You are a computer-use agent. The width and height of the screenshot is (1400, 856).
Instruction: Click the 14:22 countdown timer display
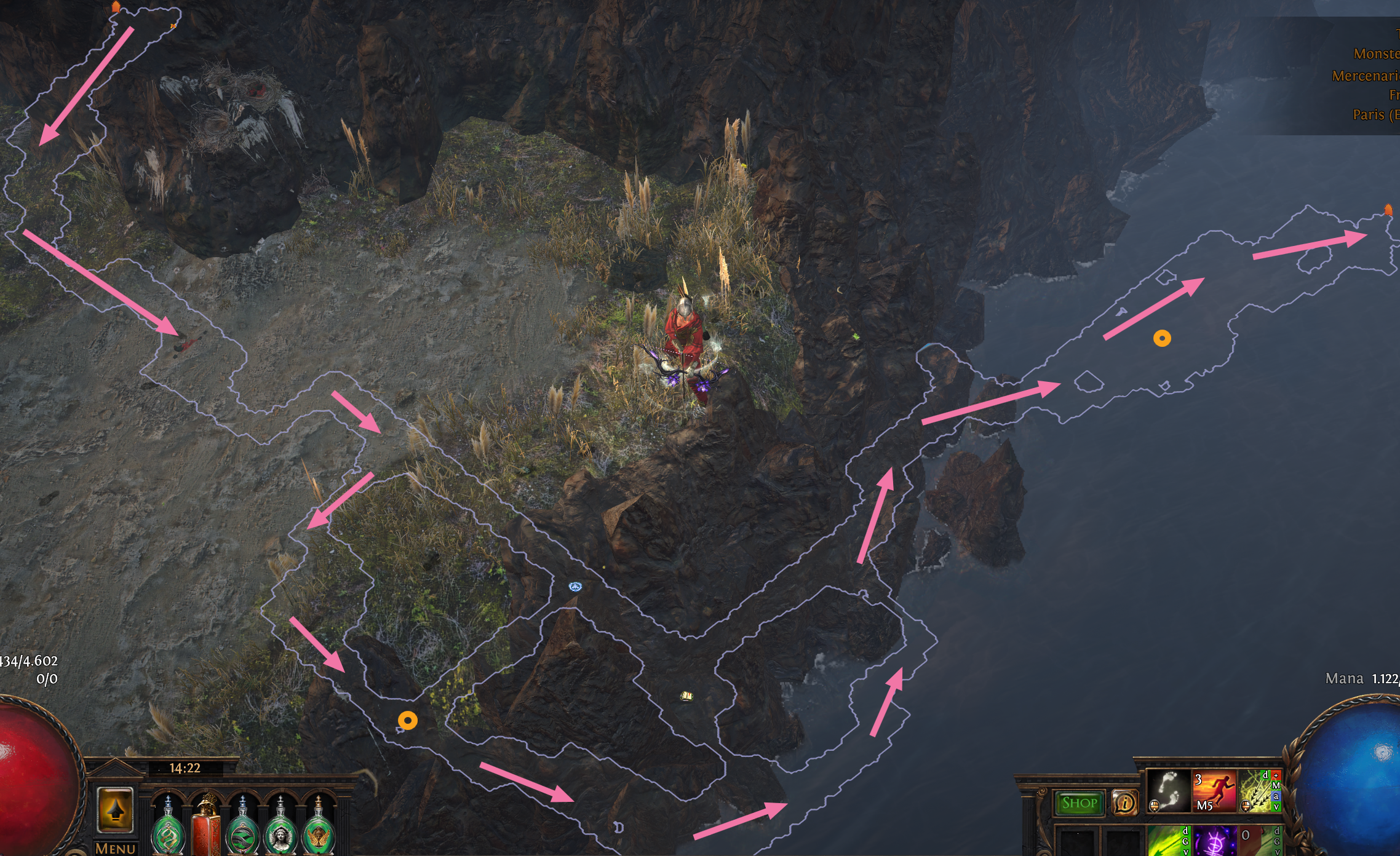coord(185,768)
